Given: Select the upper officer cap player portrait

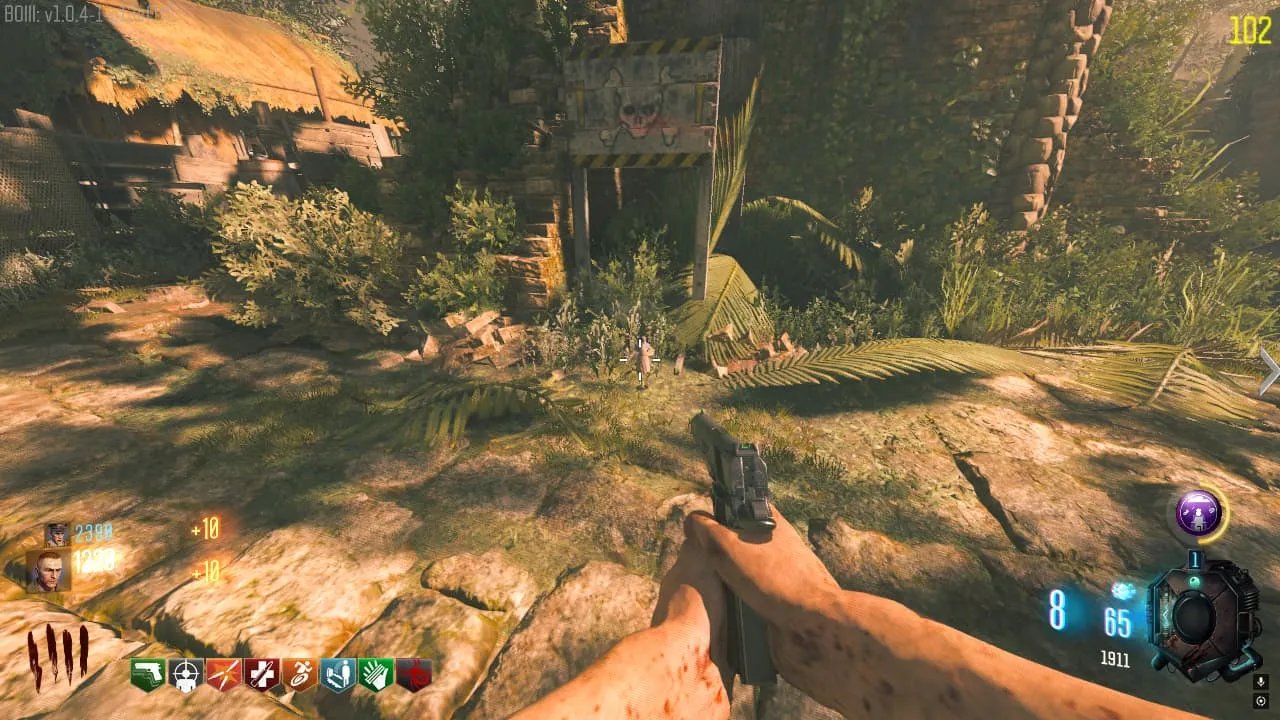Looking at the screenshot, I should pos(57,535).
